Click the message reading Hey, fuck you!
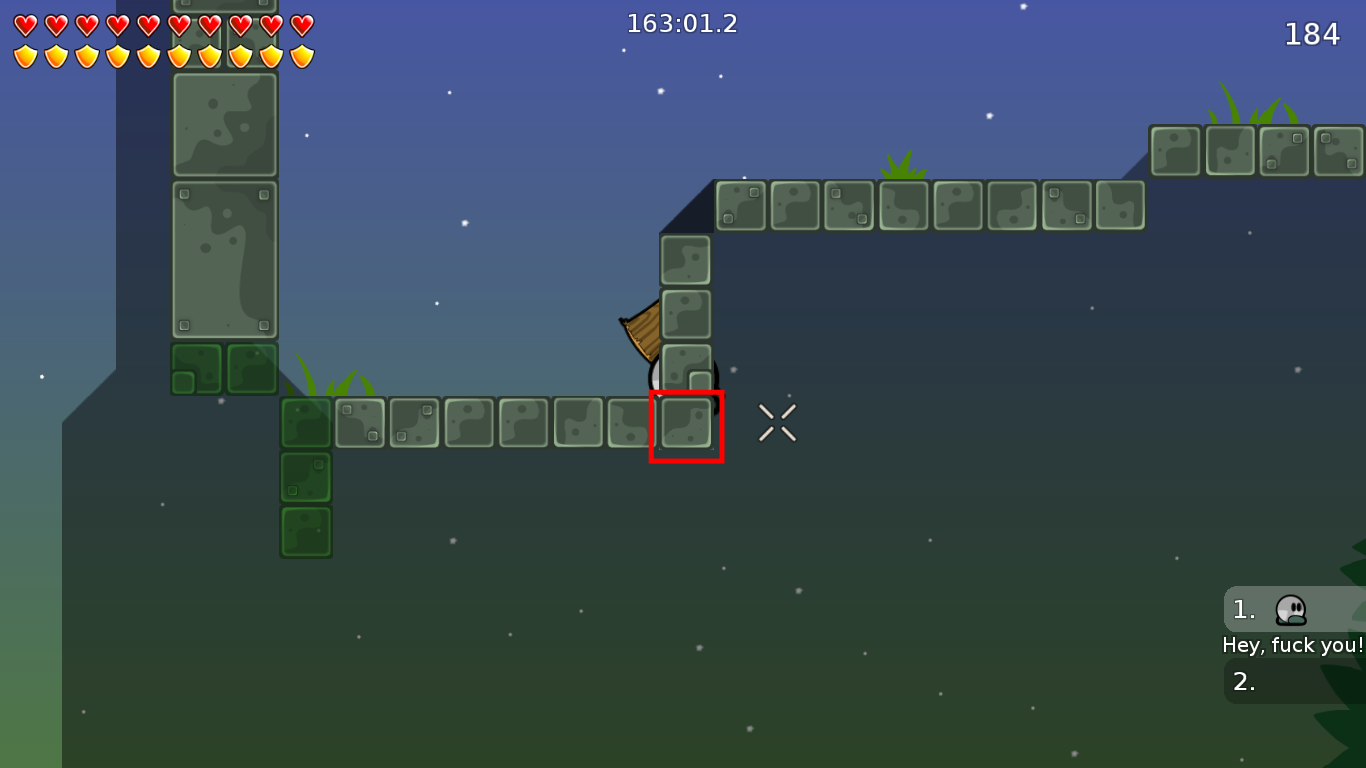Viewport: 1366px width, 768px height. tap(1292, 645)
